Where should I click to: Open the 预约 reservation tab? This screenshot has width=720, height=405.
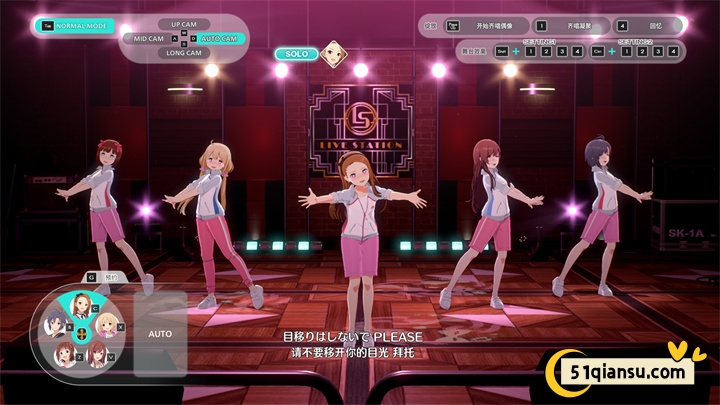(x=106, y=277)
